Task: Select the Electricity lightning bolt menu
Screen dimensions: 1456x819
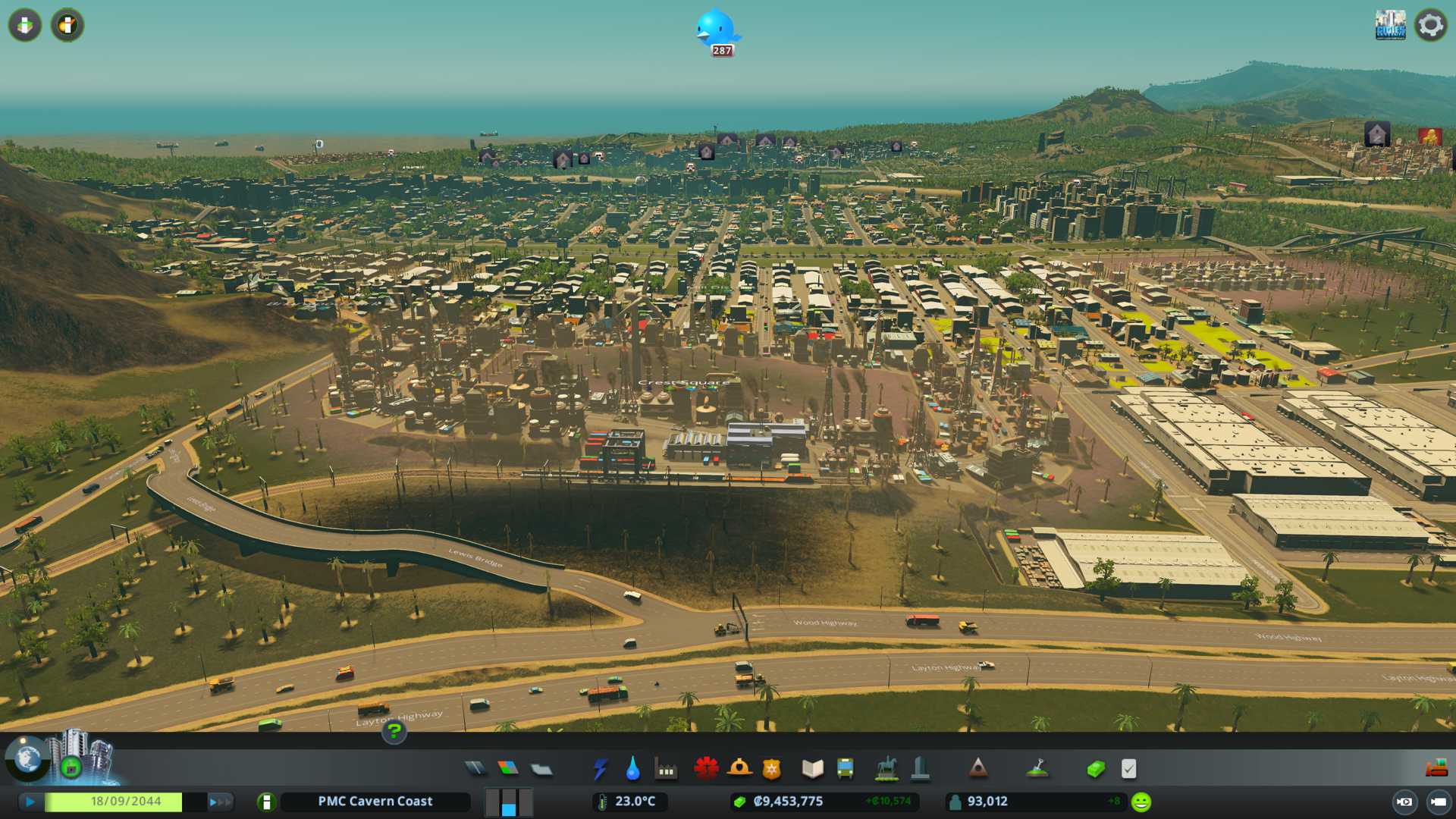Action: coord(600,769)
